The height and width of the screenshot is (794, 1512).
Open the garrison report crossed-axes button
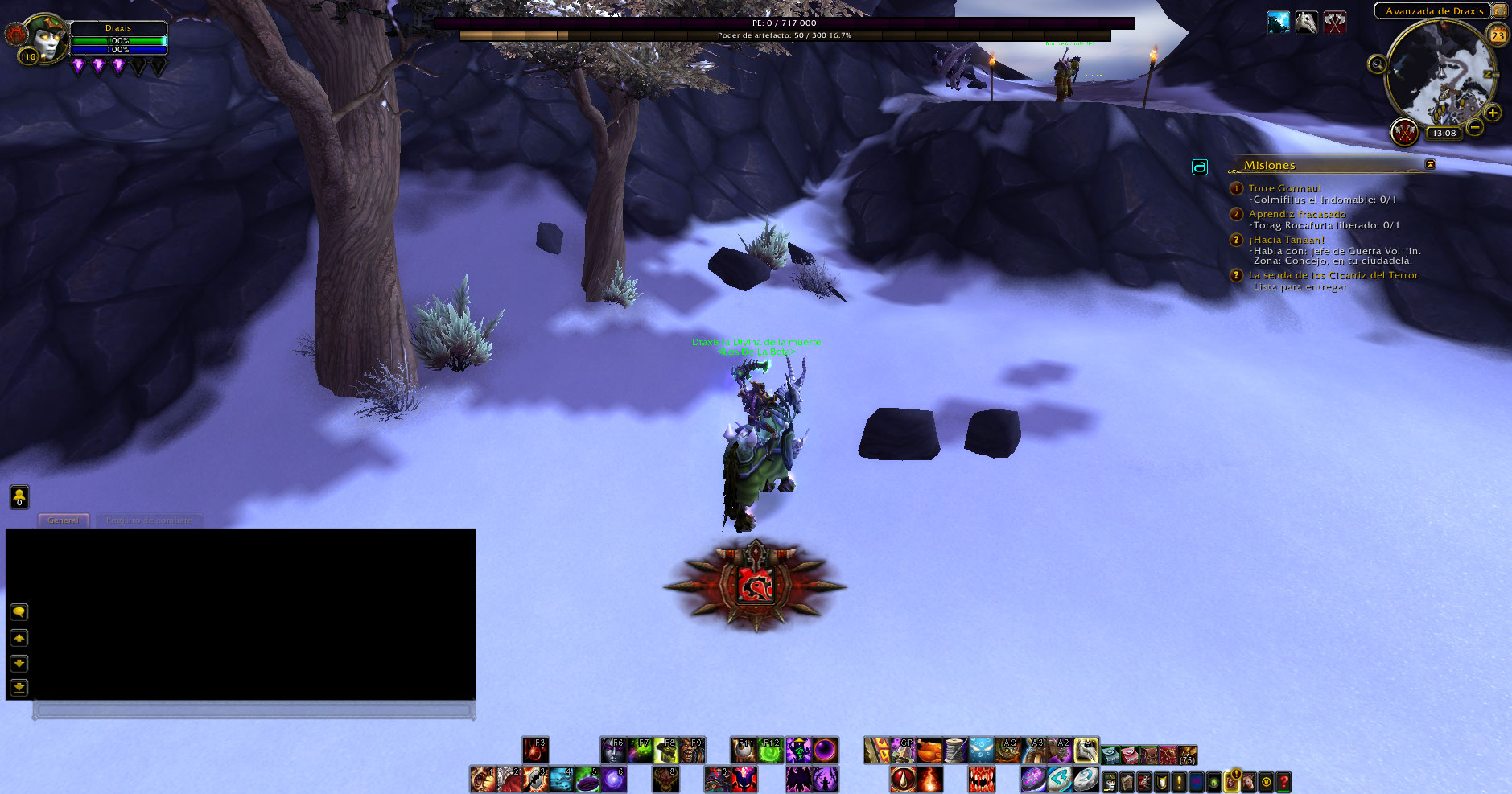coord(1405,132)
